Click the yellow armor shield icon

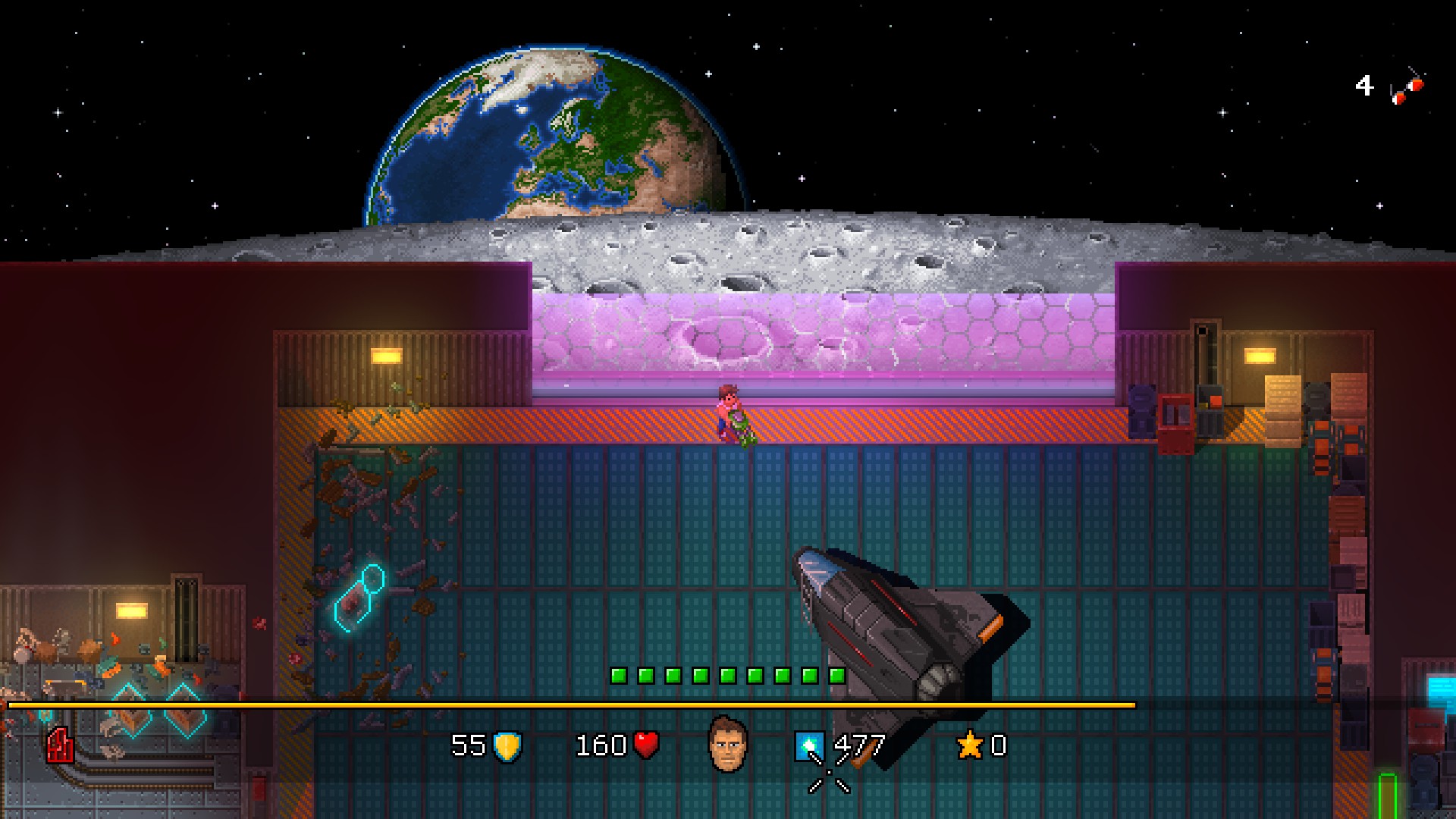[x=507, y=746]
